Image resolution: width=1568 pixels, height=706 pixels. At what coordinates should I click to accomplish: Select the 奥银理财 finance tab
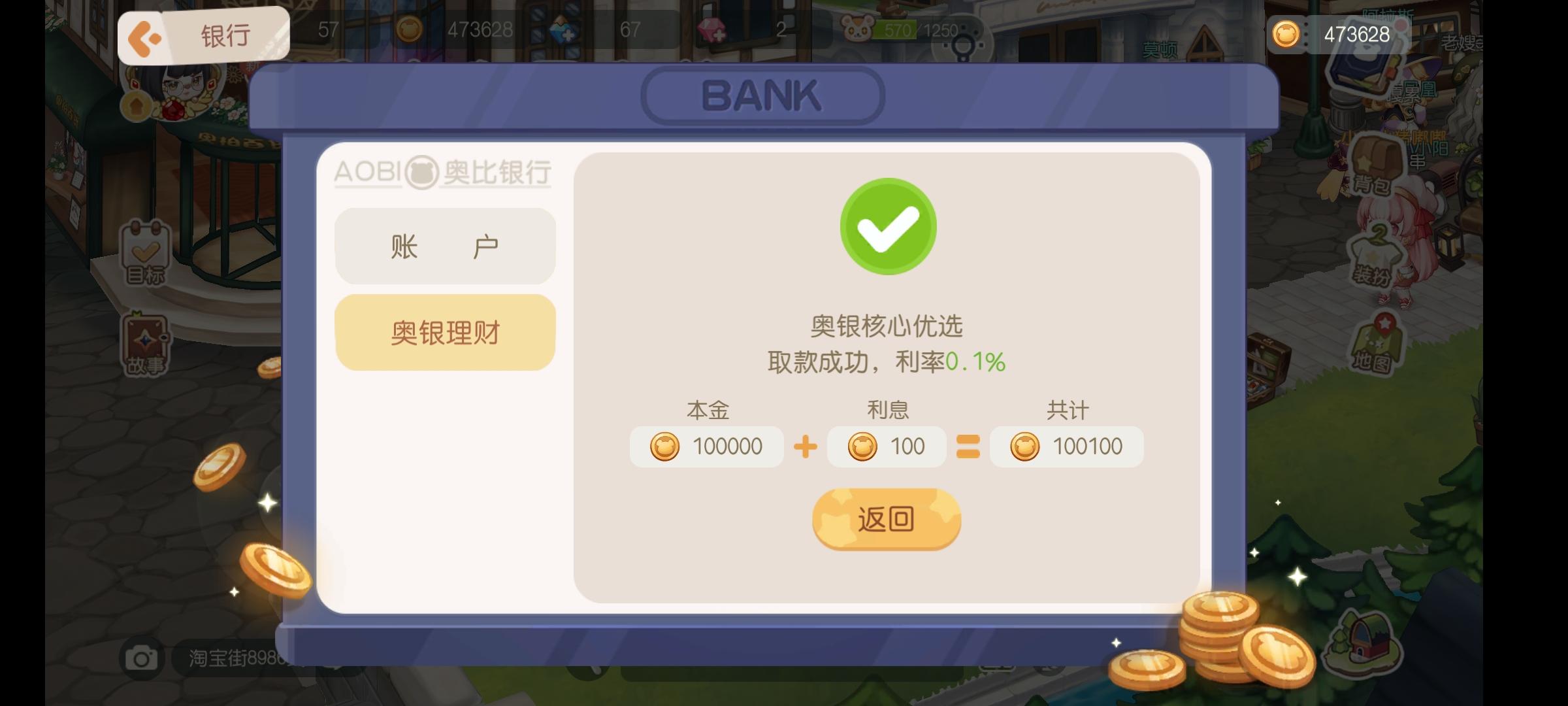(x=444, y=331)
